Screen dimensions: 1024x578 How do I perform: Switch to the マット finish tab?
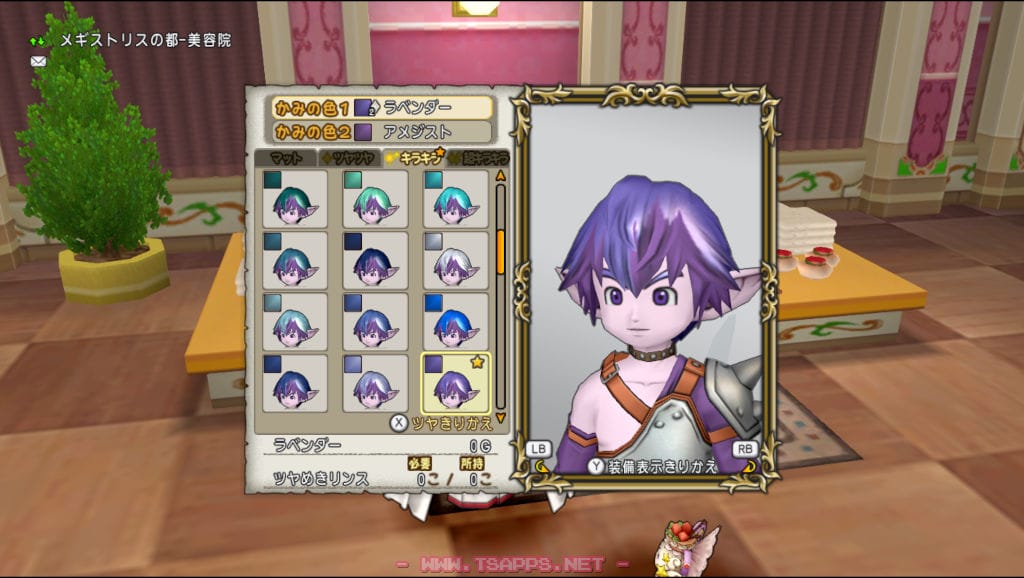pyautogui.click(x=285, y=157)
